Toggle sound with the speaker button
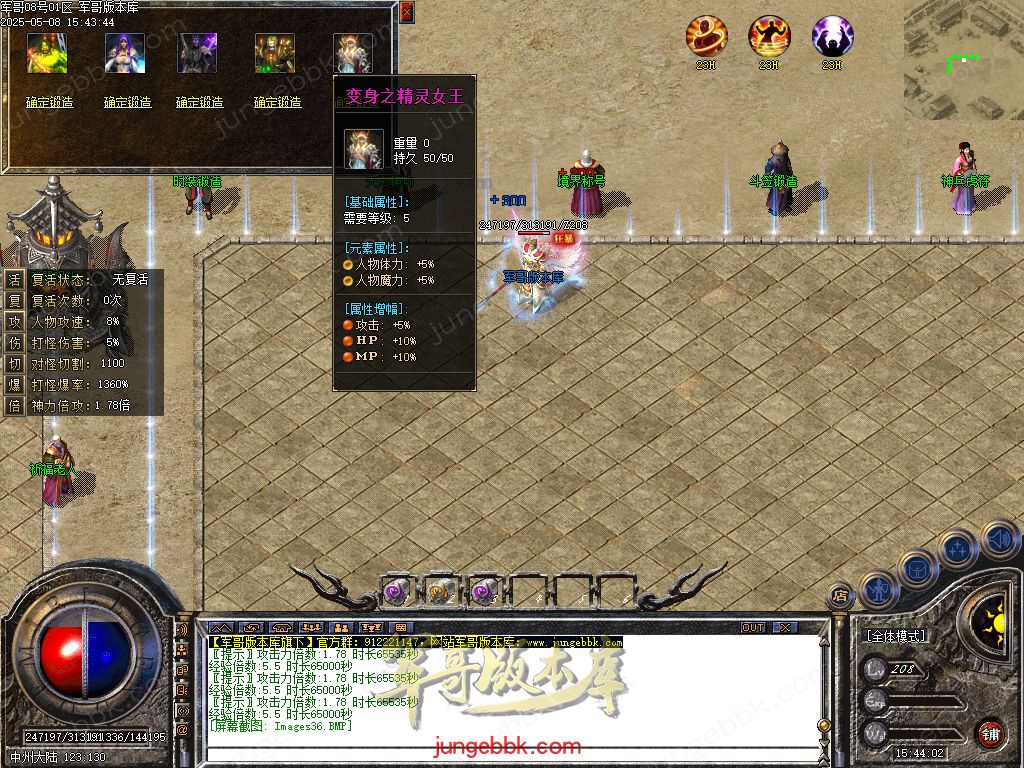Screen dimensions: 1024x768 click(x=998, y=539)
